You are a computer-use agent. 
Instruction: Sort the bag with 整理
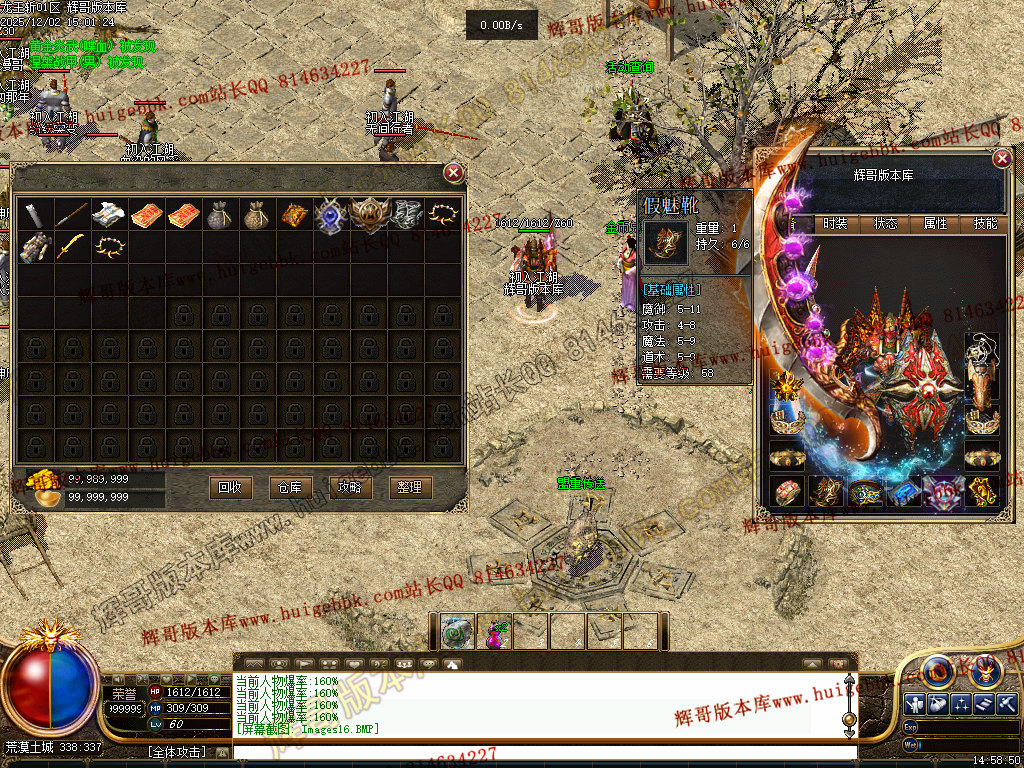click(x=409, y=487)
